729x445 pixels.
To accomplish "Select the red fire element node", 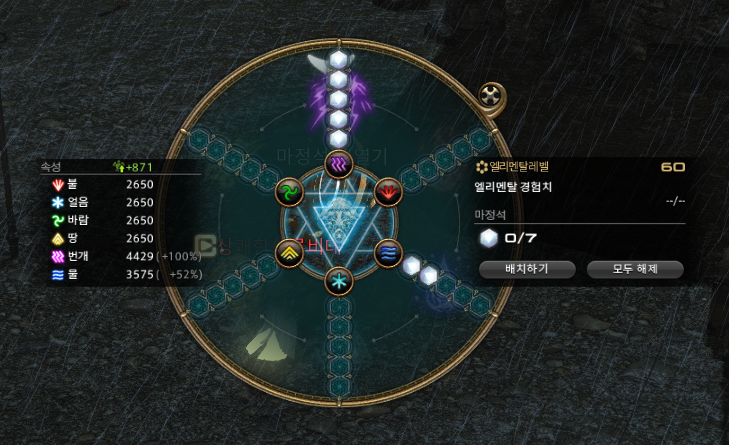I will coord(387,190).
